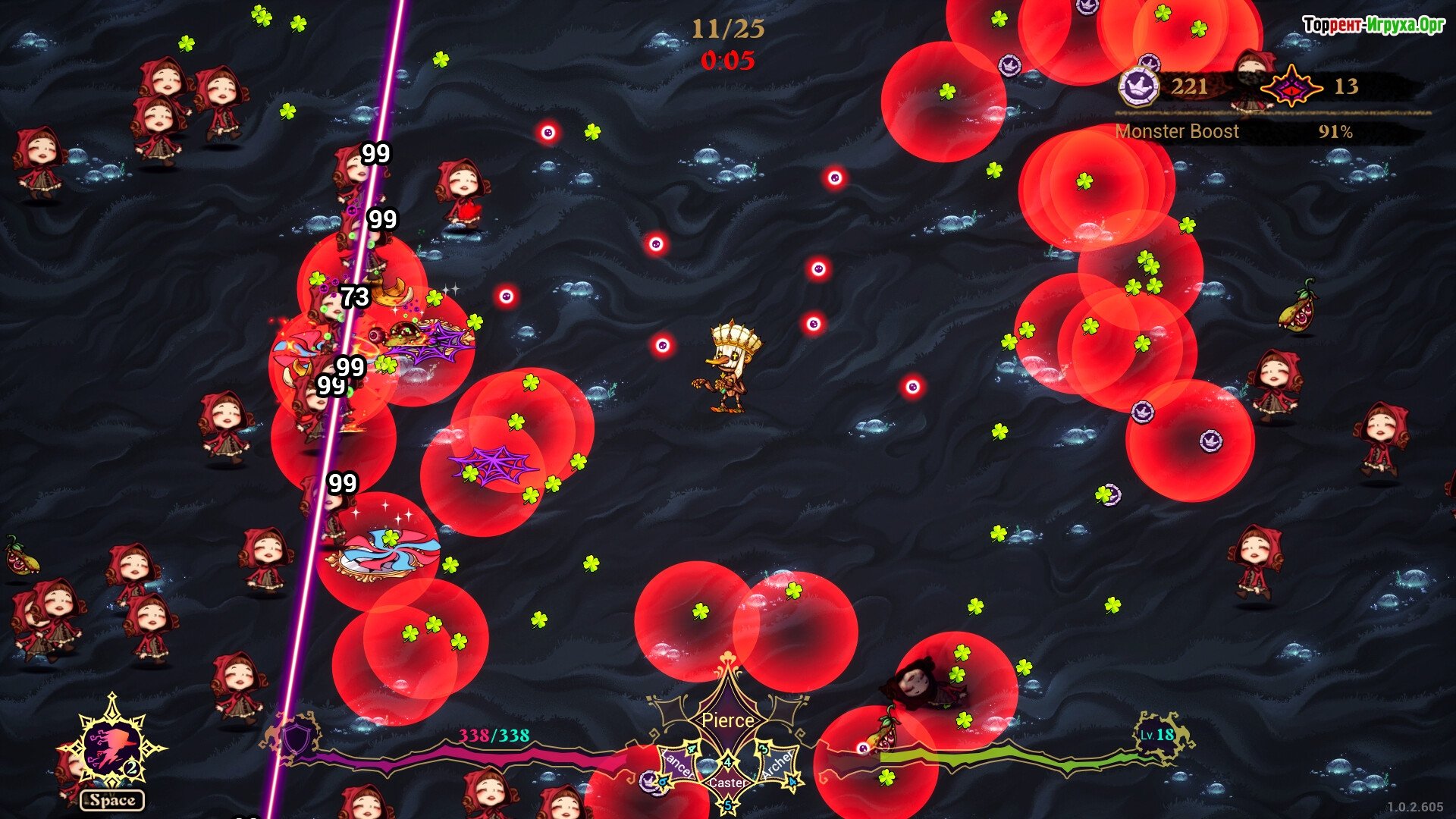Choose the Caster class badge
This screenshot has height=819, width=1456.
728,781
